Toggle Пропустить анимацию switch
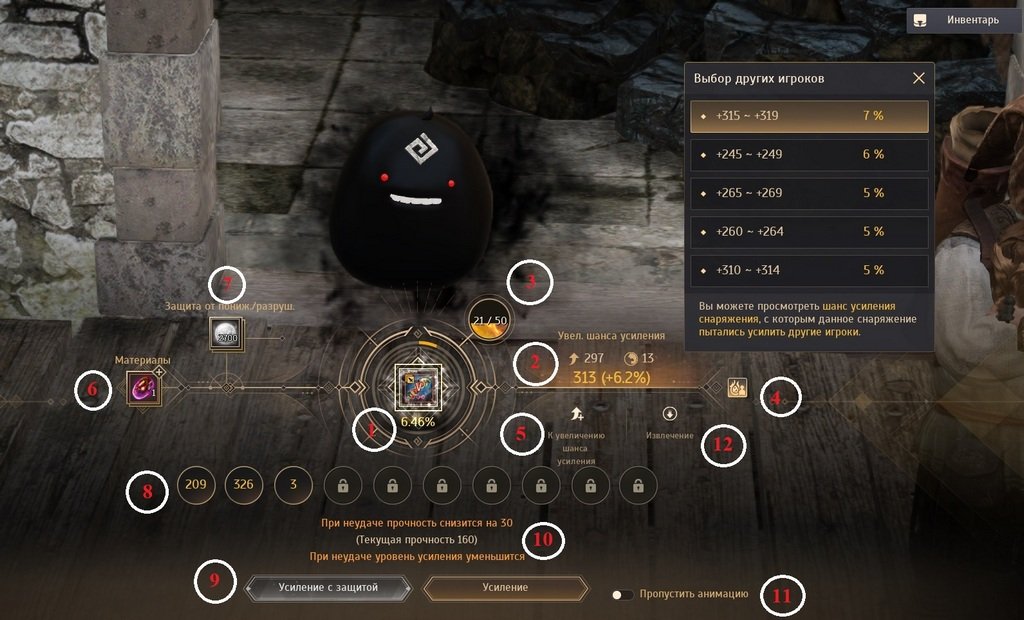1024x620 pixels. point(623,594)
